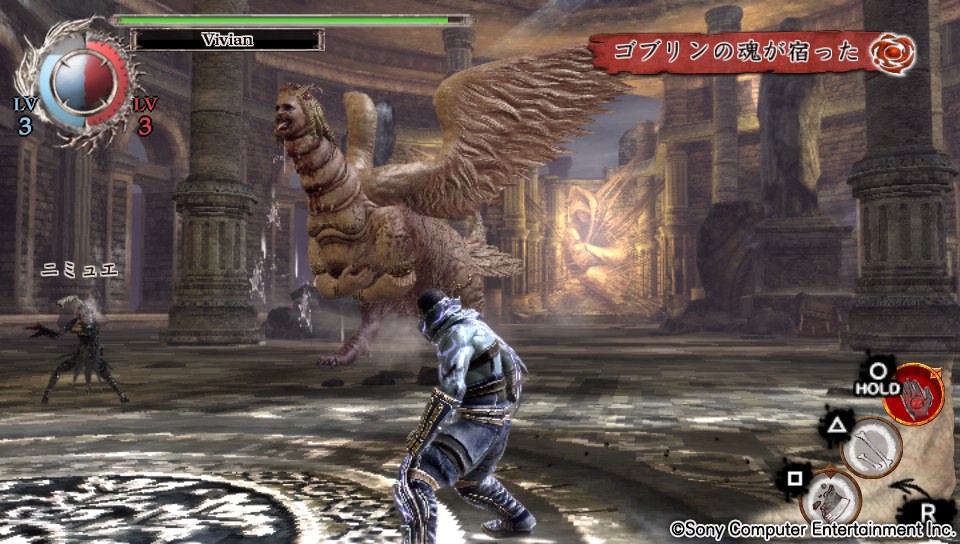The width and height of the screenshot is (960, 544).
Task: Click the blue and red soul orb emblem
Action: 78,85
